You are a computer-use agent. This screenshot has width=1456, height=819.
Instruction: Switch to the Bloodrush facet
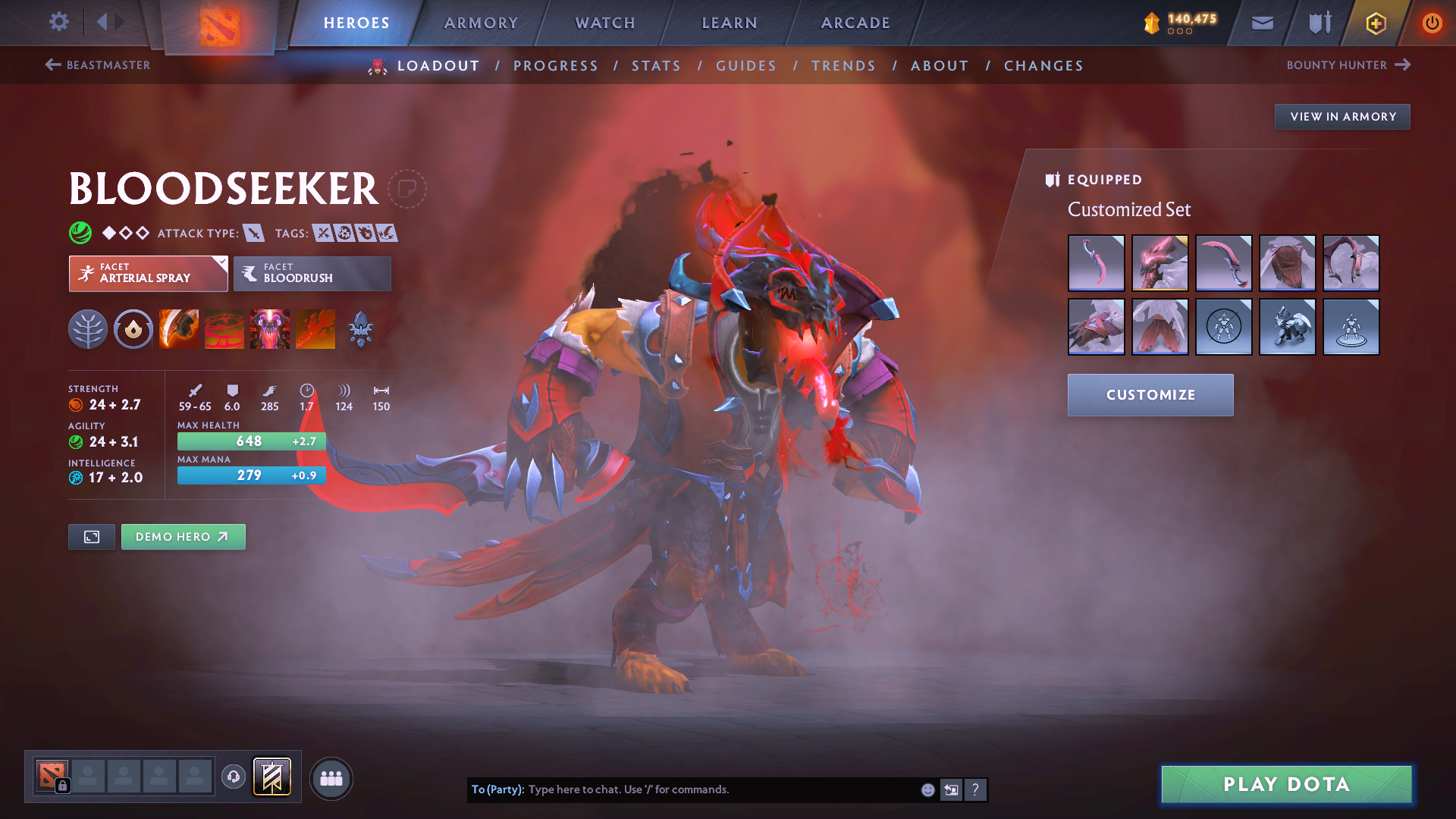click(312, 274)
